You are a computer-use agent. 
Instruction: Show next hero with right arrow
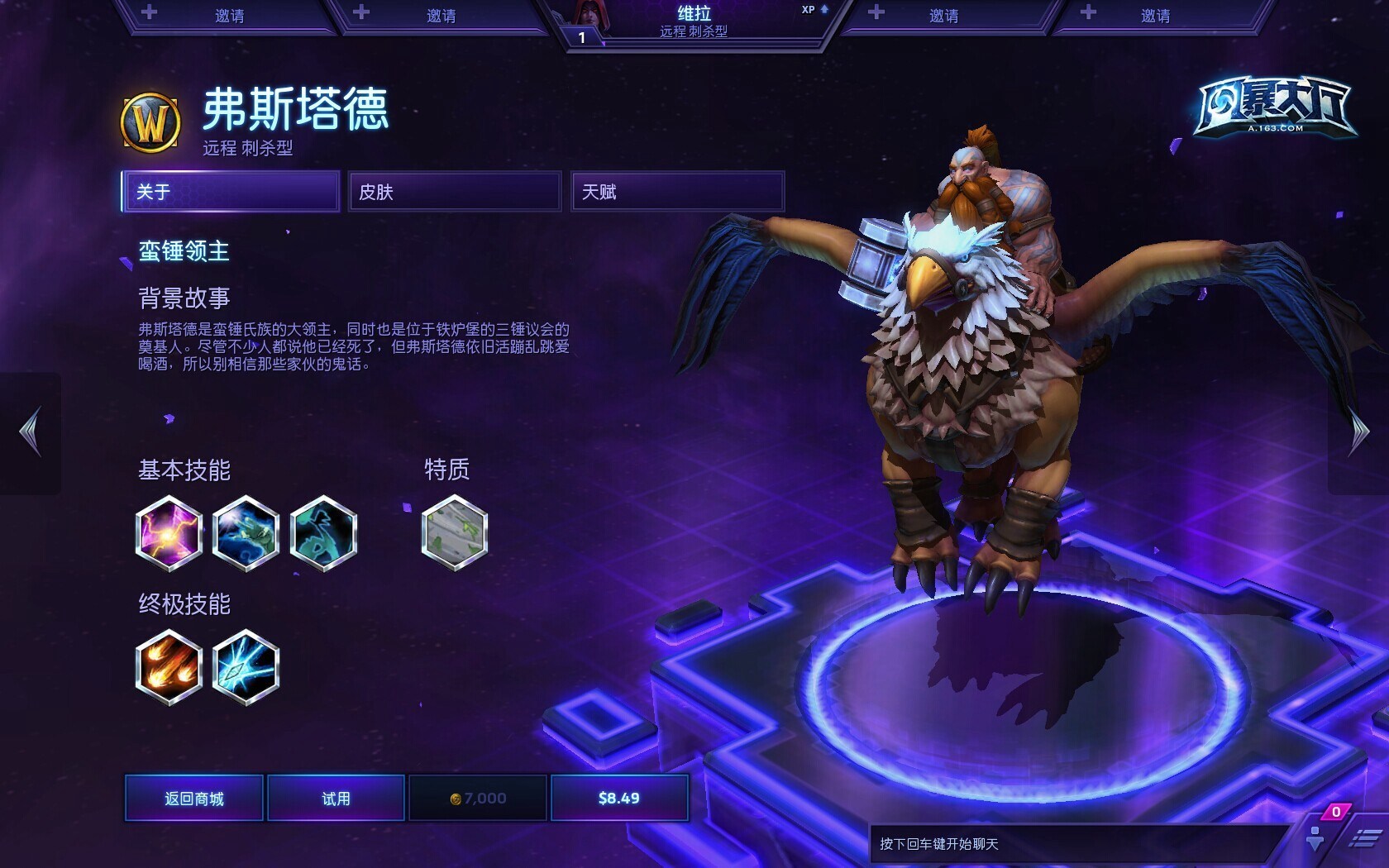pyautogui.click(x=1358, y=432)
